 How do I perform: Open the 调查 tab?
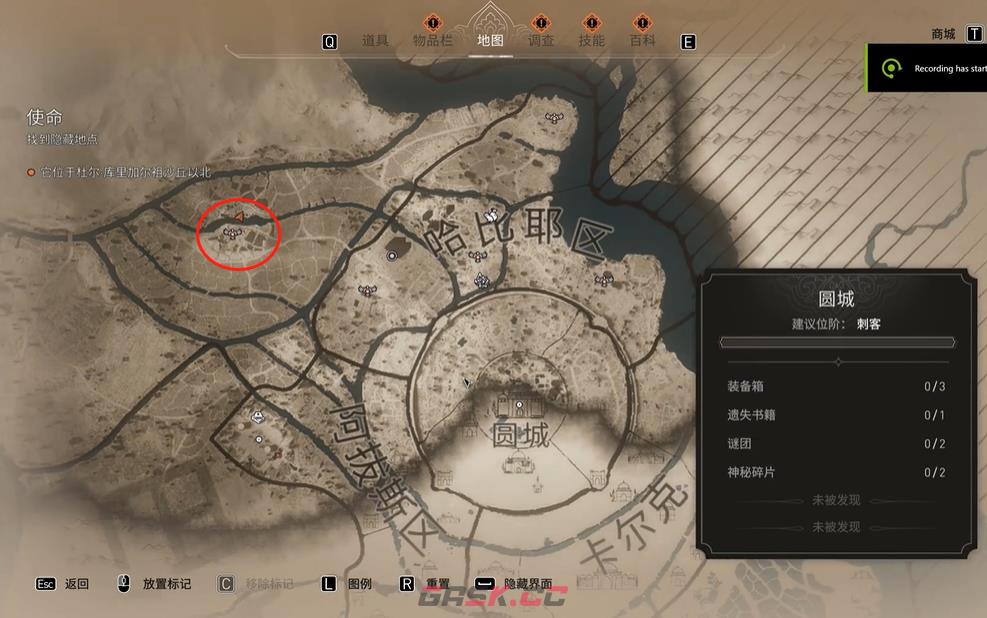click(x=541, y=41)
